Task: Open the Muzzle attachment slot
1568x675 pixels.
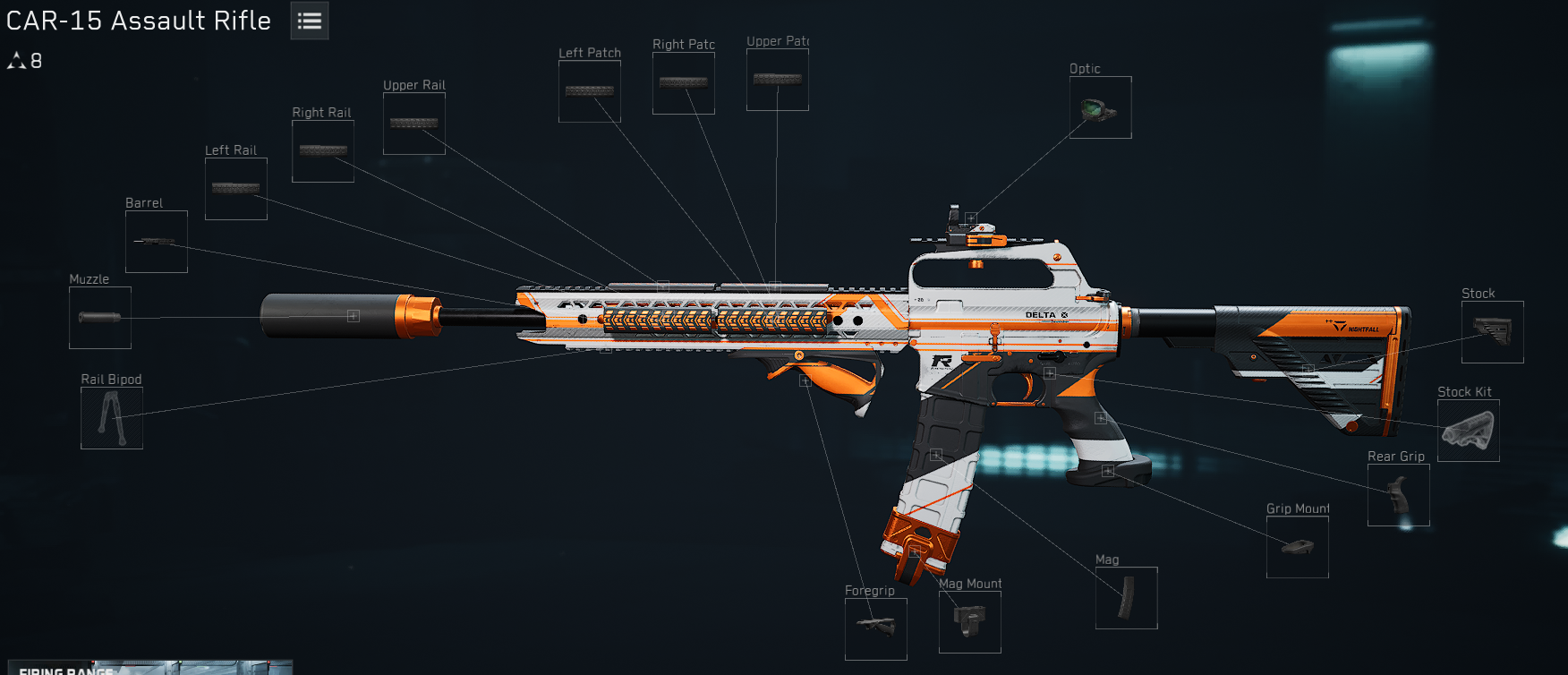Action: coord(99,318)
